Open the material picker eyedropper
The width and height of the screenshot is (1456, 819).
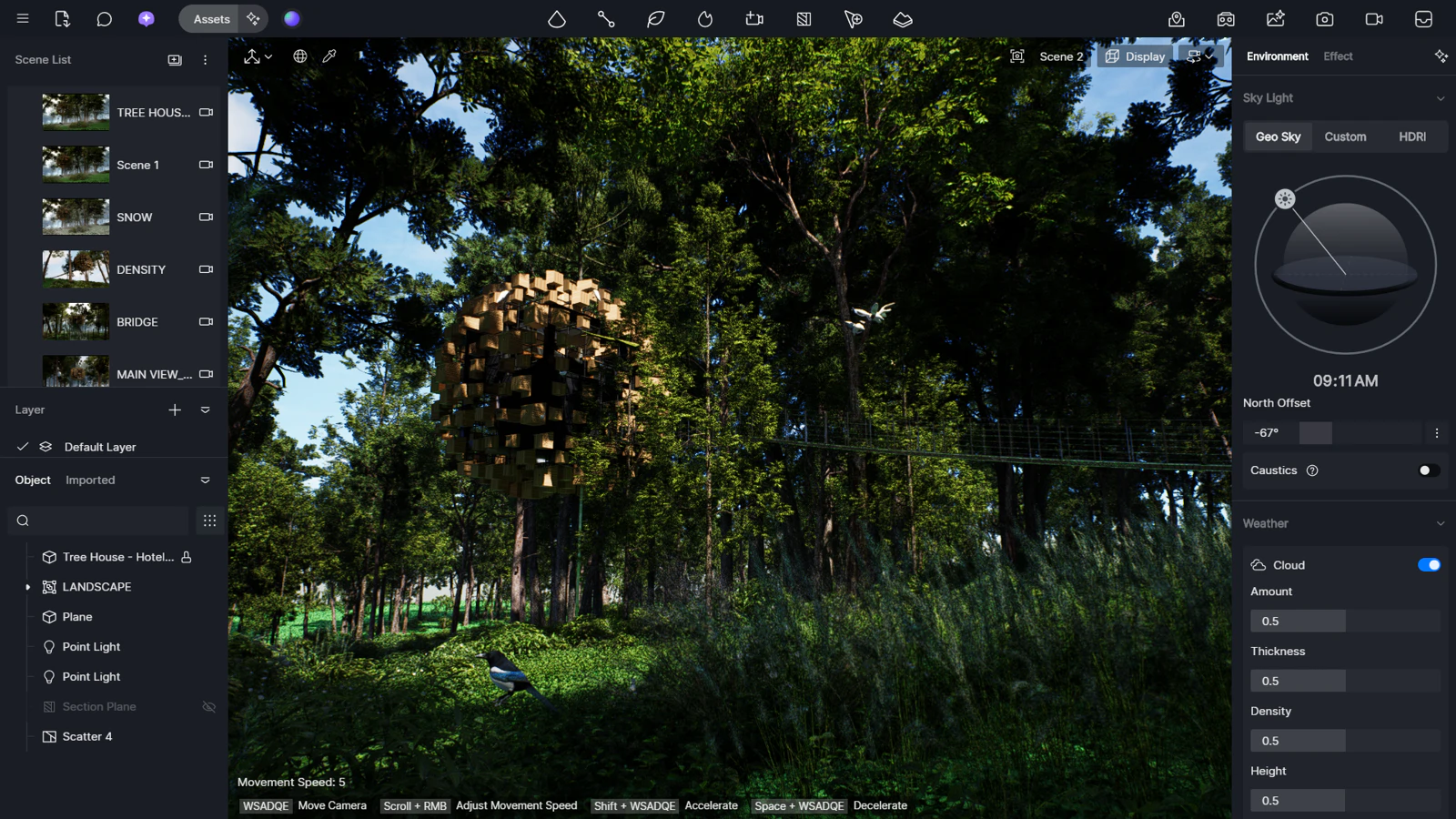click(x=329, y=56)
